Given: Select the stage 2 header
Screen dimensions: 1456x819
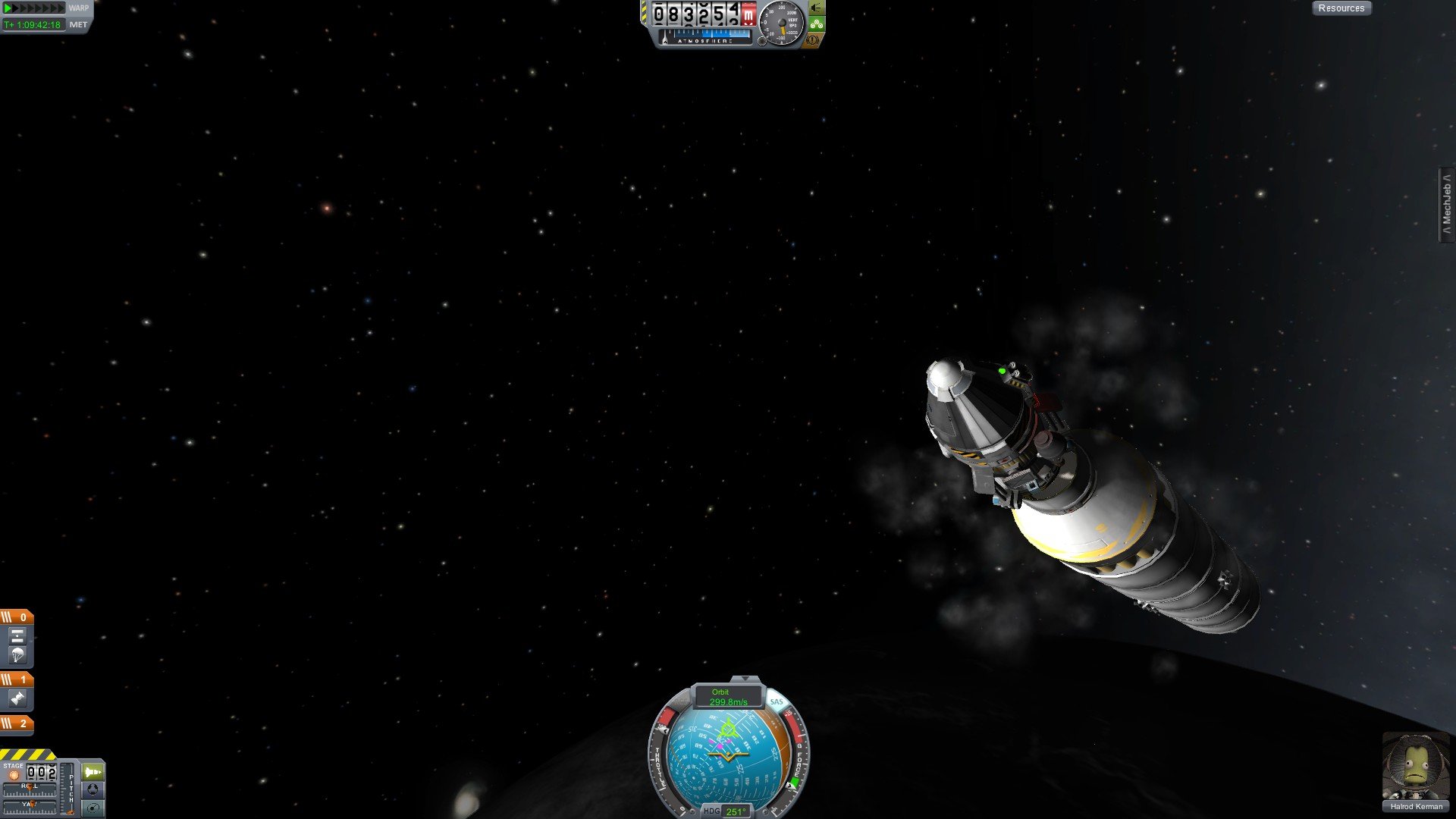Looking at the screenshot, I should [x=17, y=723].
